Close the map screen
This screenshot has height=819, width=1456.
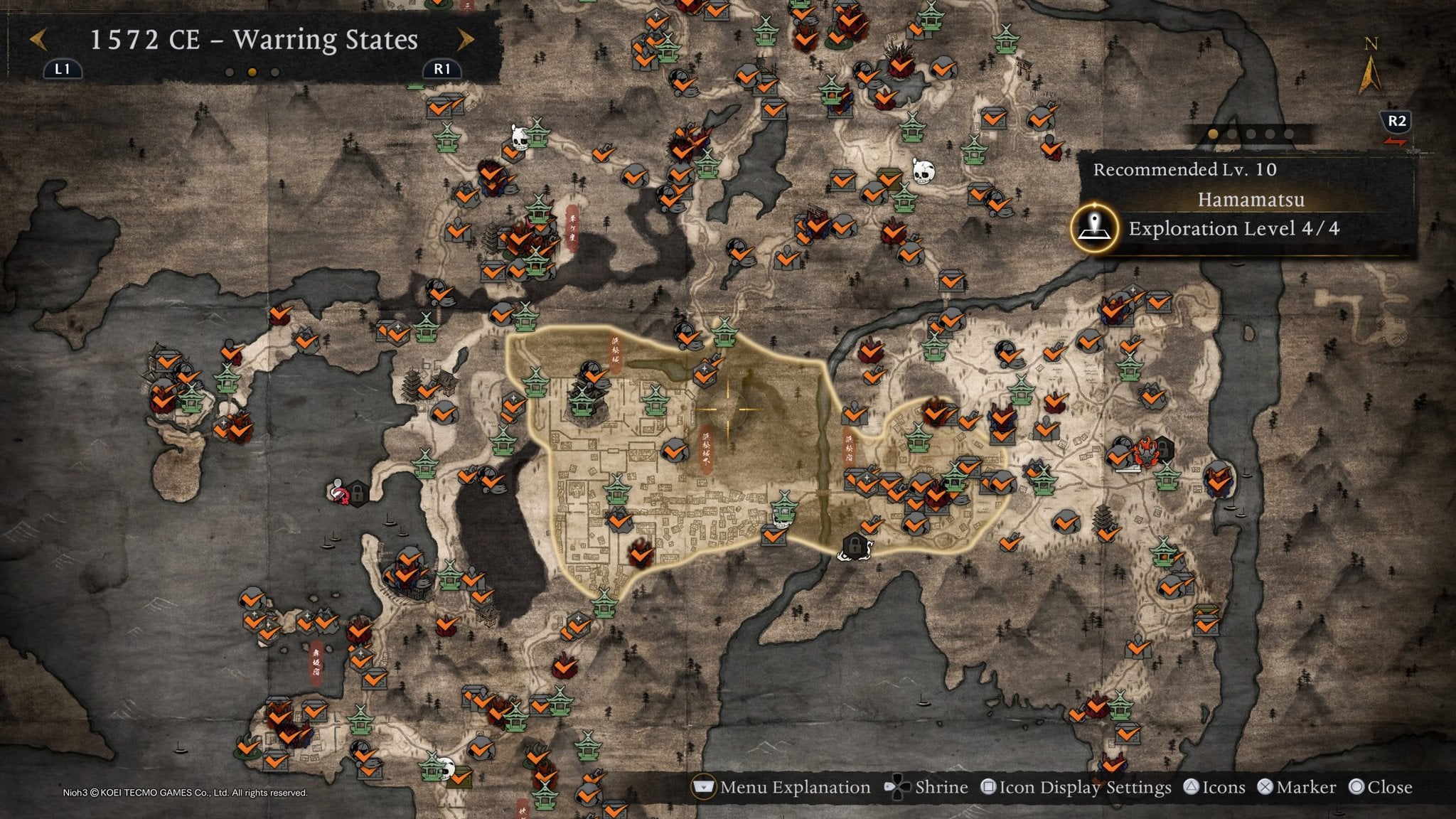1381,787
